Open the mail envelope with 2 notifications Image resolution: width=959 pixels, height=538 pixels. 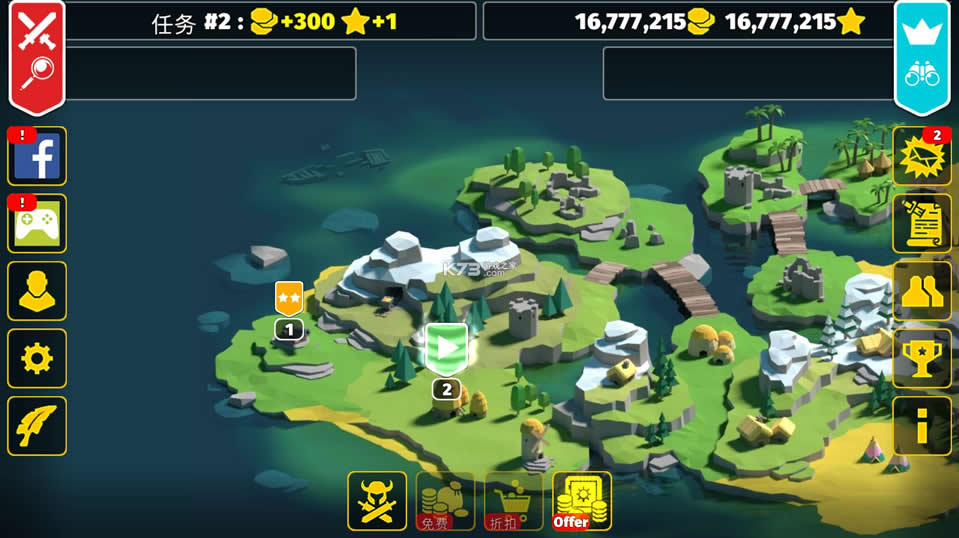coord(921,157)
